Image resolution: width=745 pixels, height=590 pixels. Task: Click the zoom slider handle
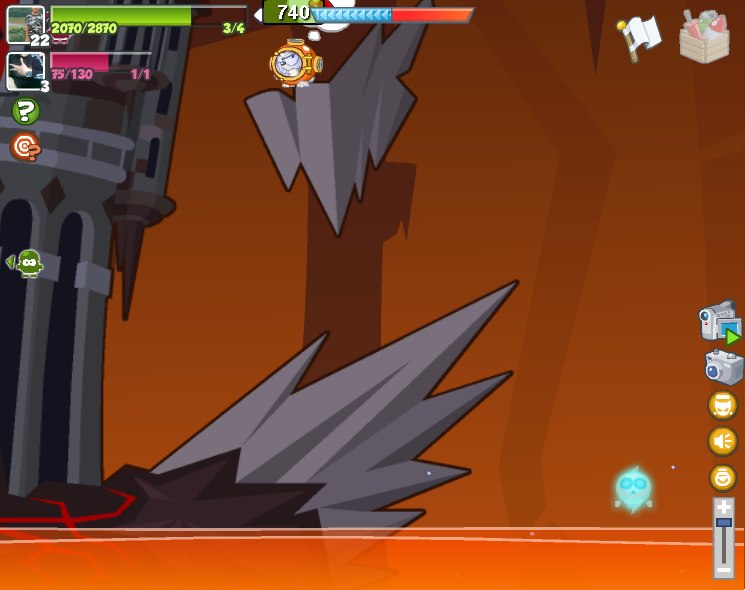pyautogui.click(x=723, y=523)
